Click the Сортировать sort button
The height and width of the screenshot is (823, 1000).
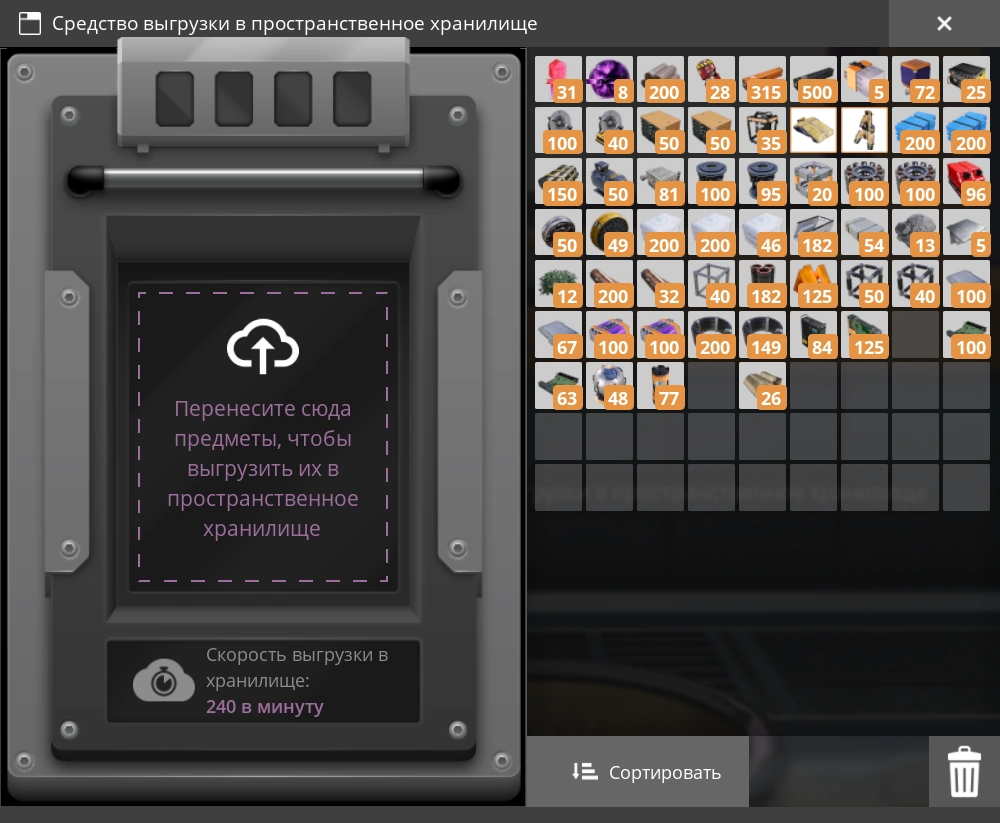(x=647, y=772)
